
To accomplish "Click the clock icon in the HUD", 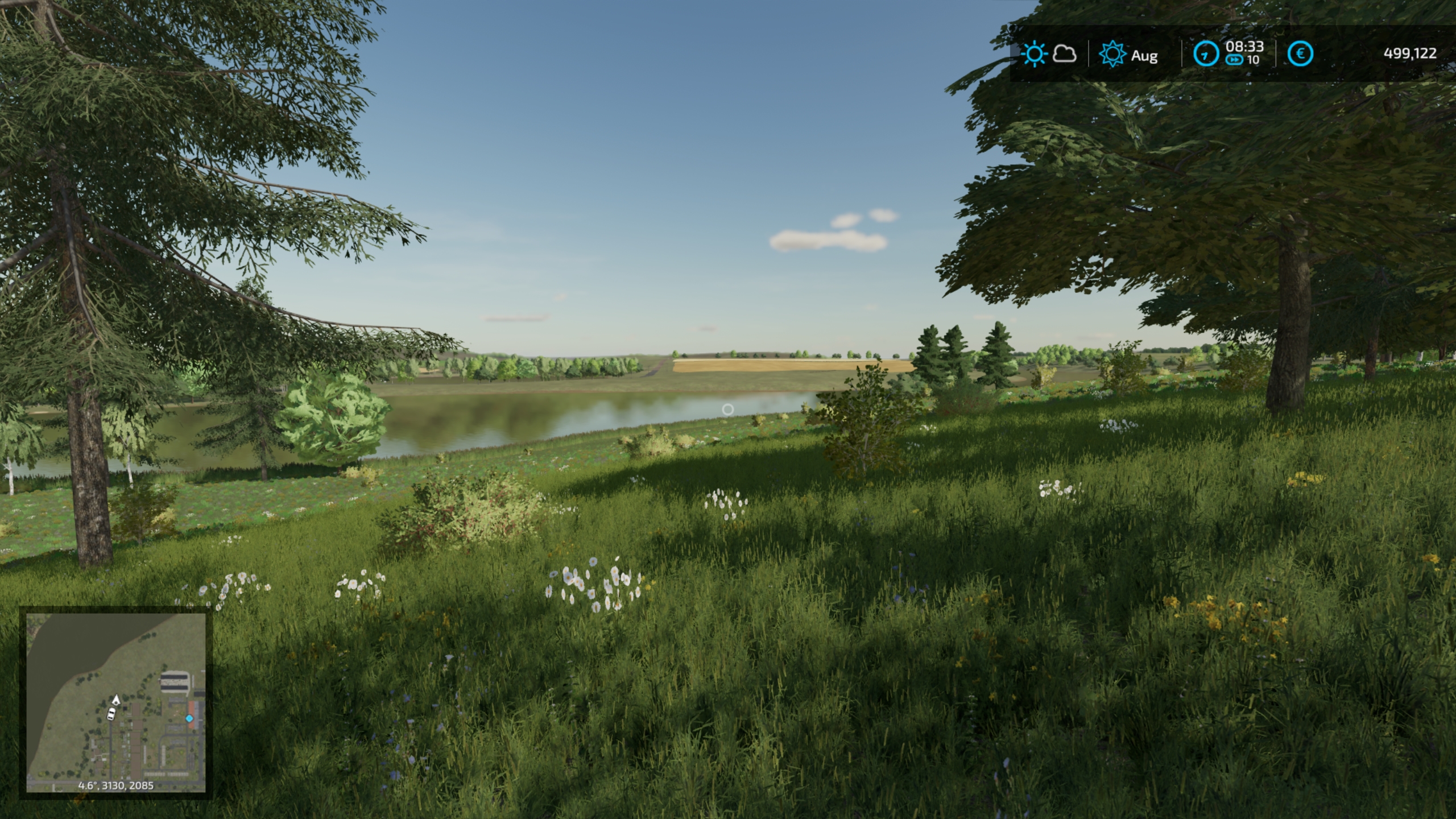I will 1206,55.
